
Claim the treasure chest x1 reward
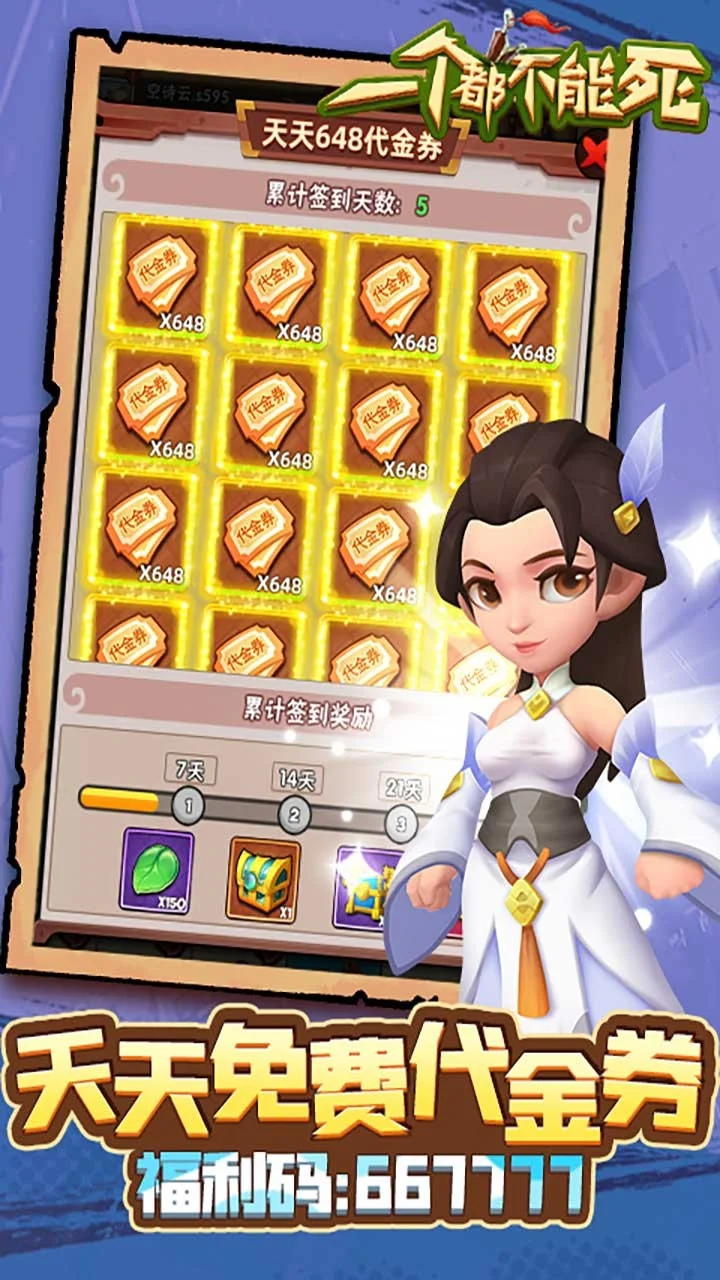point(264,878)
